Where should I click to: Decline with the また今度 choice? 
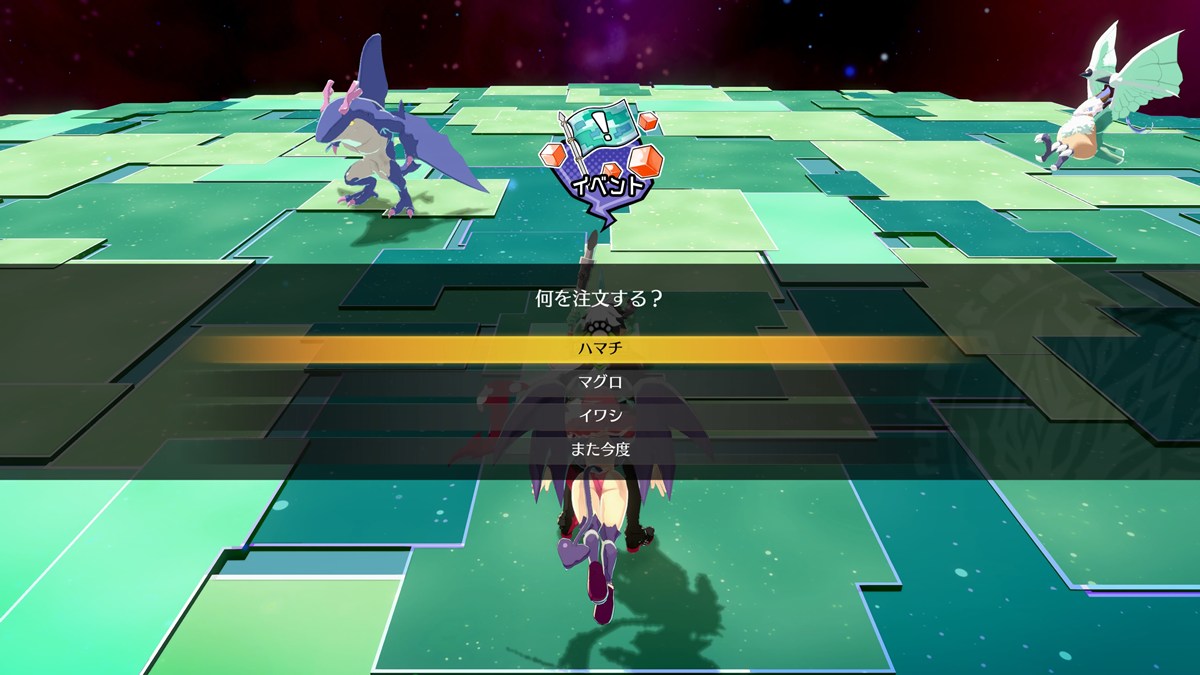click(600, 450)
